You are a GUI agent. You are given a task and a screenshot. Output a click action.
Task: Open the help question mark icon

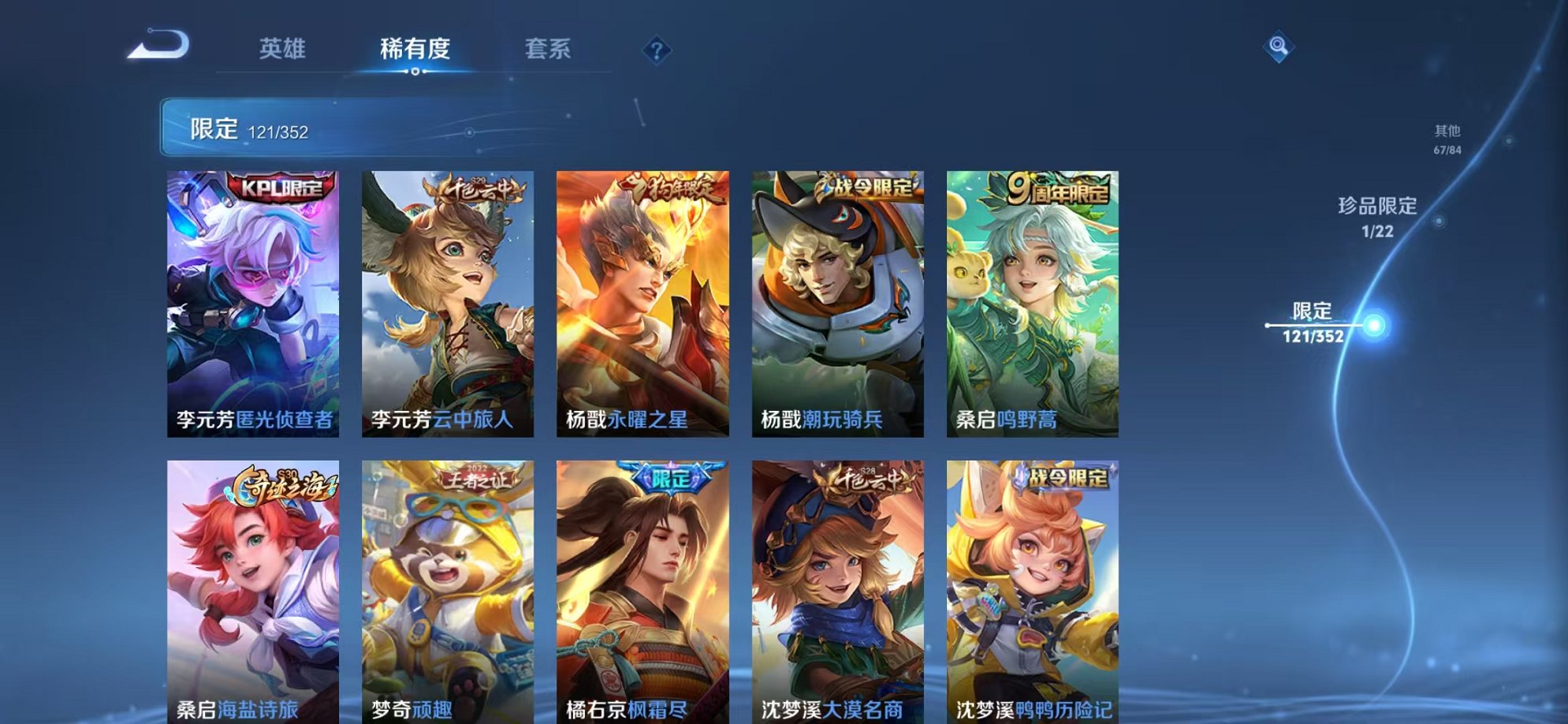[x=657, y=49]
